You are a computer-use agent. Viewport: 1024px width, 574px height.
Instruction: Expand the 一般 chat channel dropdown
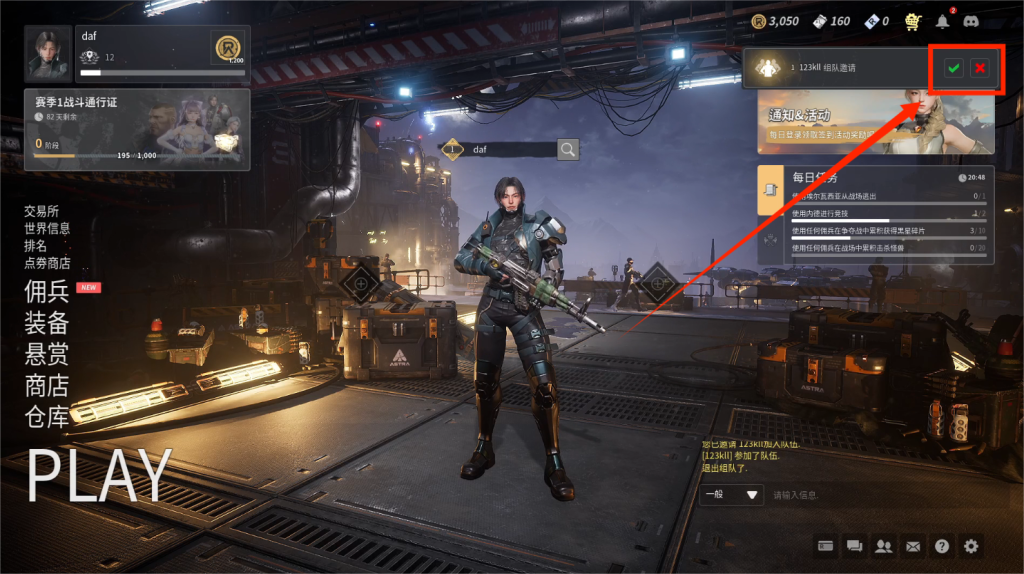pos(733,494)
